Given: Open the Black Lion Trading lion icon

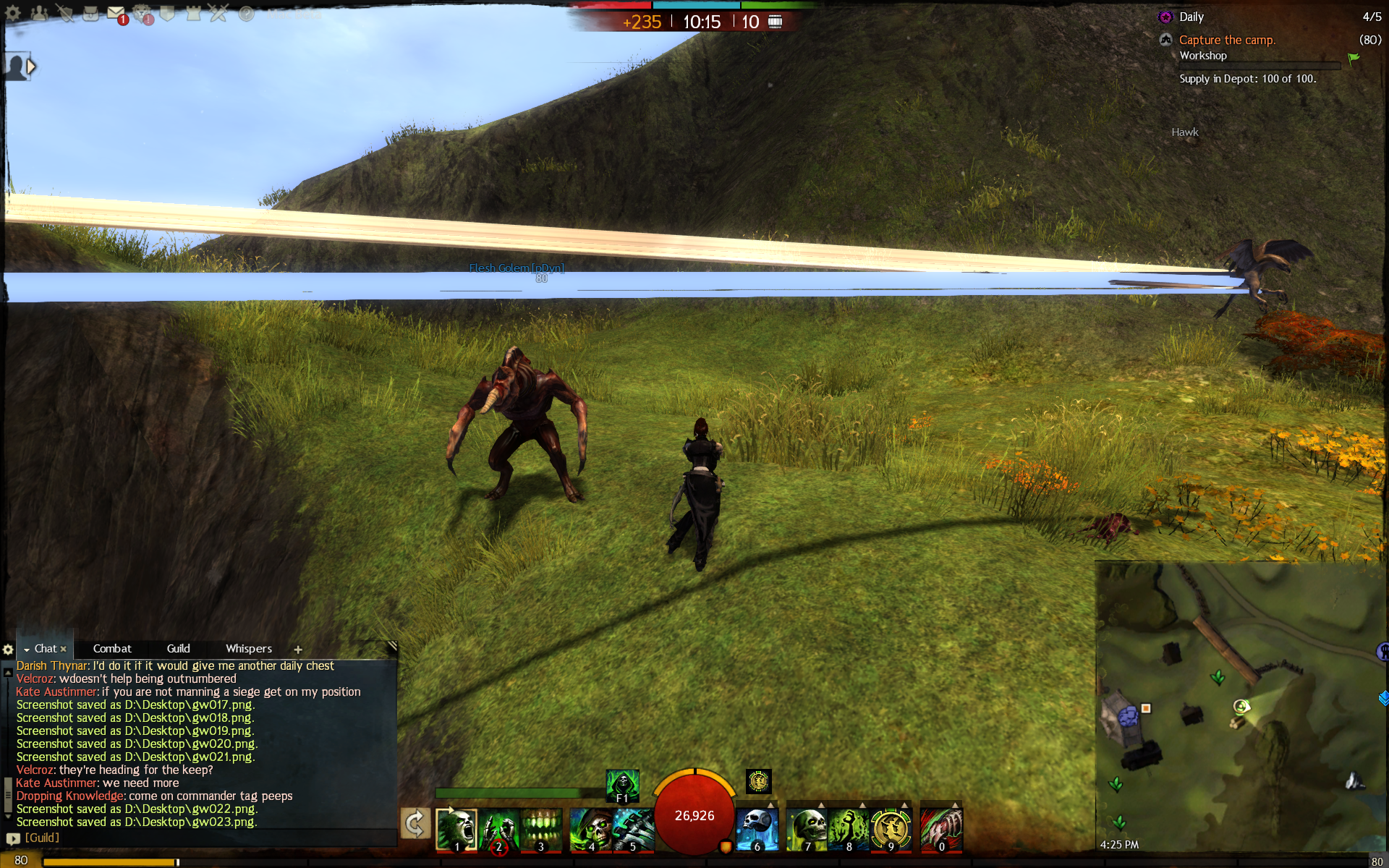Looking at the screenshot, I should 143,13.
